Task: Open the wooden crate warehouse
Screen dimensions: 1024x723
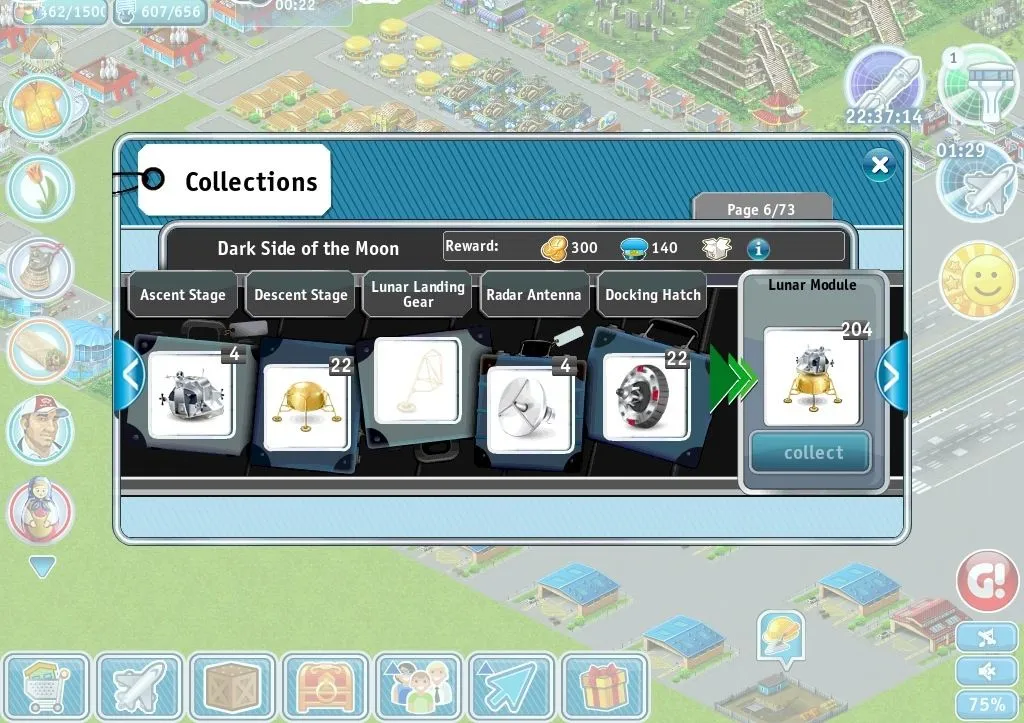Action: click(232, 687)
